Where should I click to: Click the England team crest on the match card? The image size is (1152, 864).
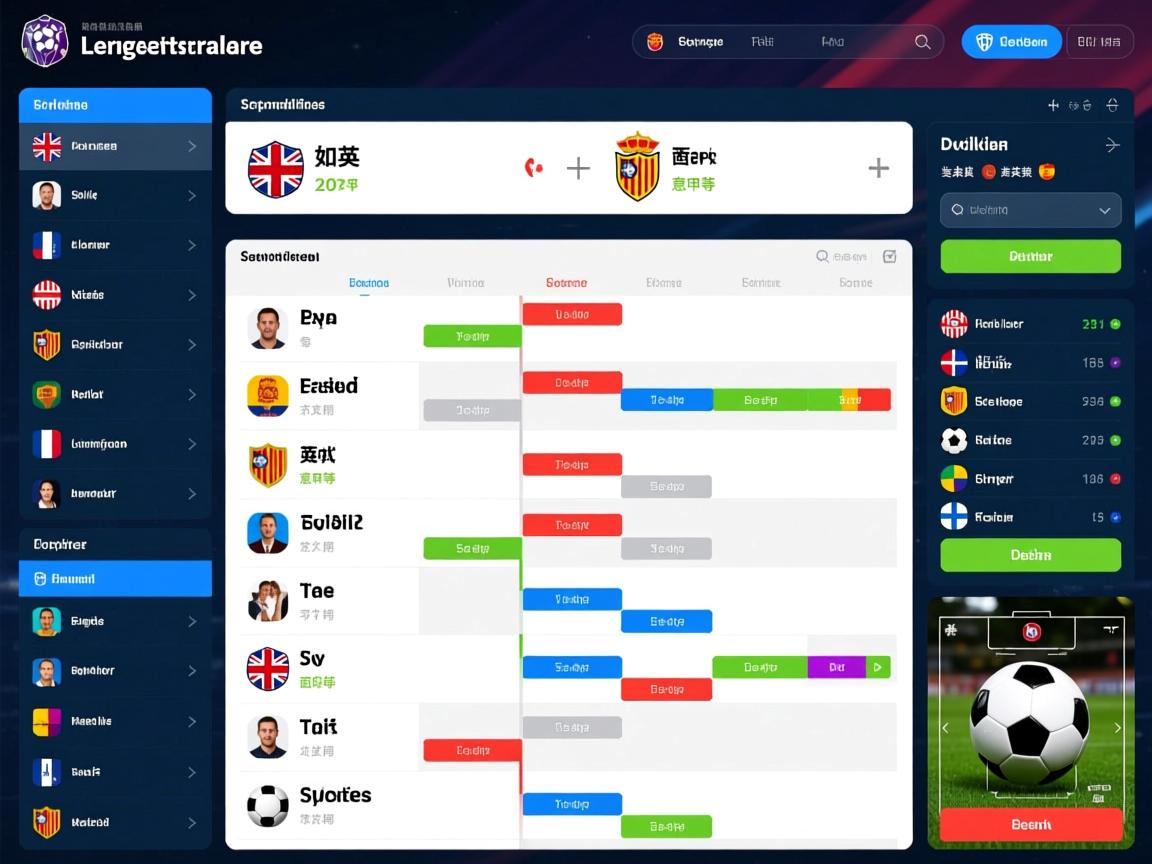click(x=276, y=169)
